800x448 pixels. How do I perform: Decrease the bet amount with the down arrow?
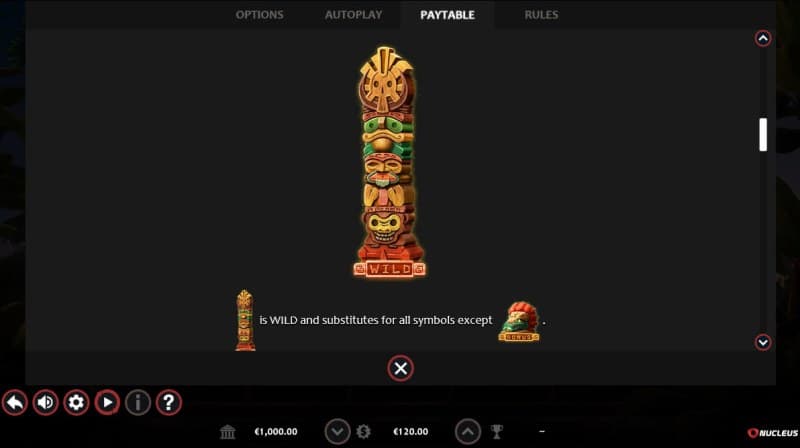(338, 431)
